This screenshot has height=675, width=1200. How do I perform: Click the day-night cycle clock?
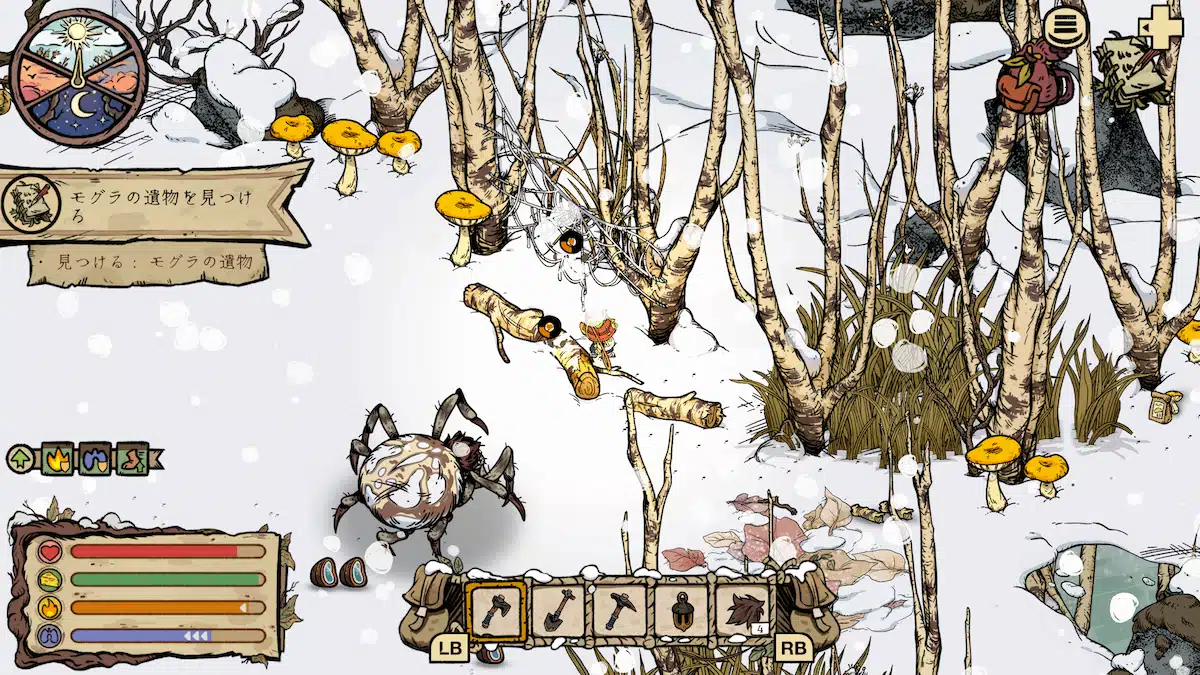coord(77,76)
